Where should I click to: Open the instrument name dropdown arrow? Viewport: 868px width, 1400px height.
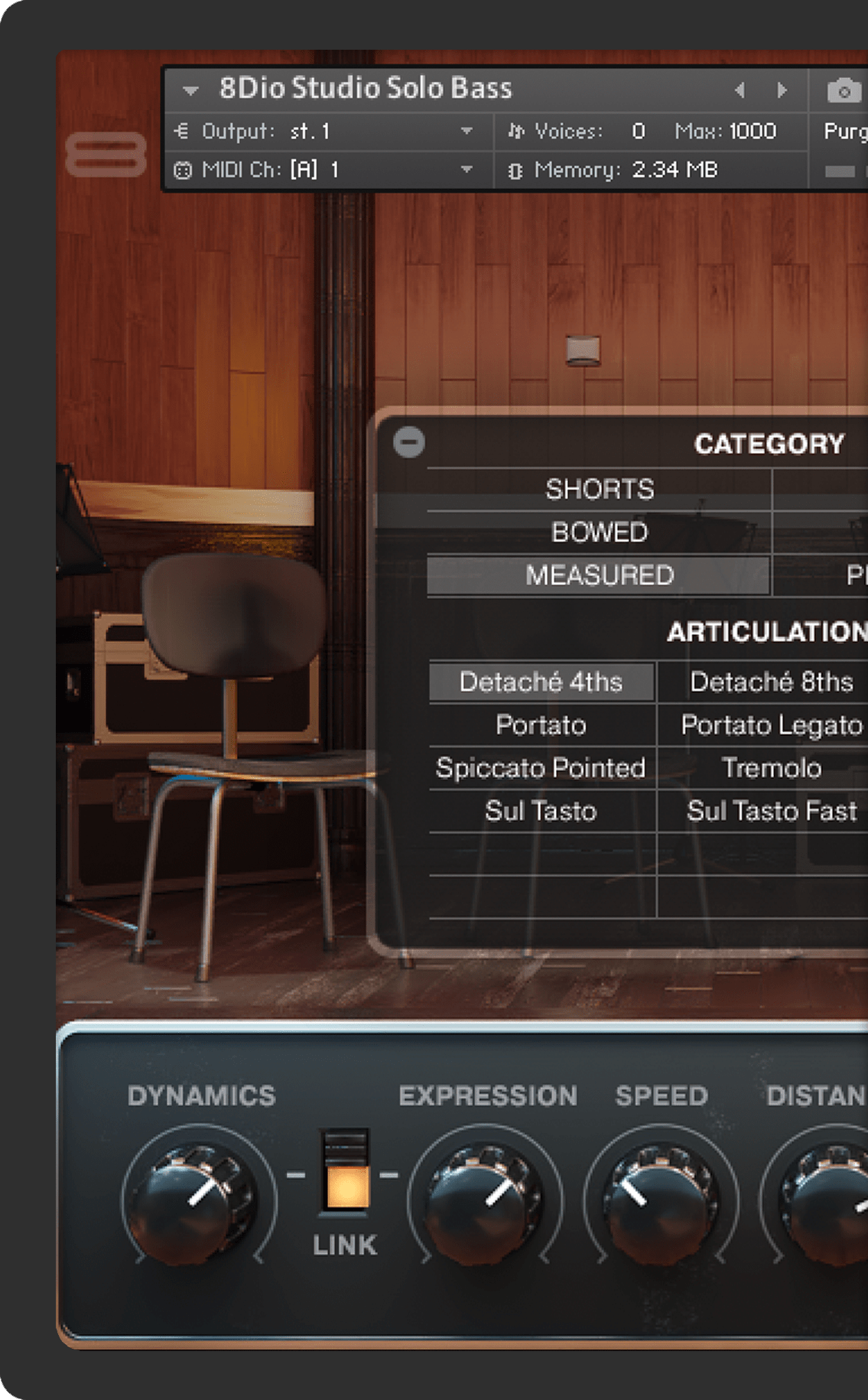[x=190, y=90]
